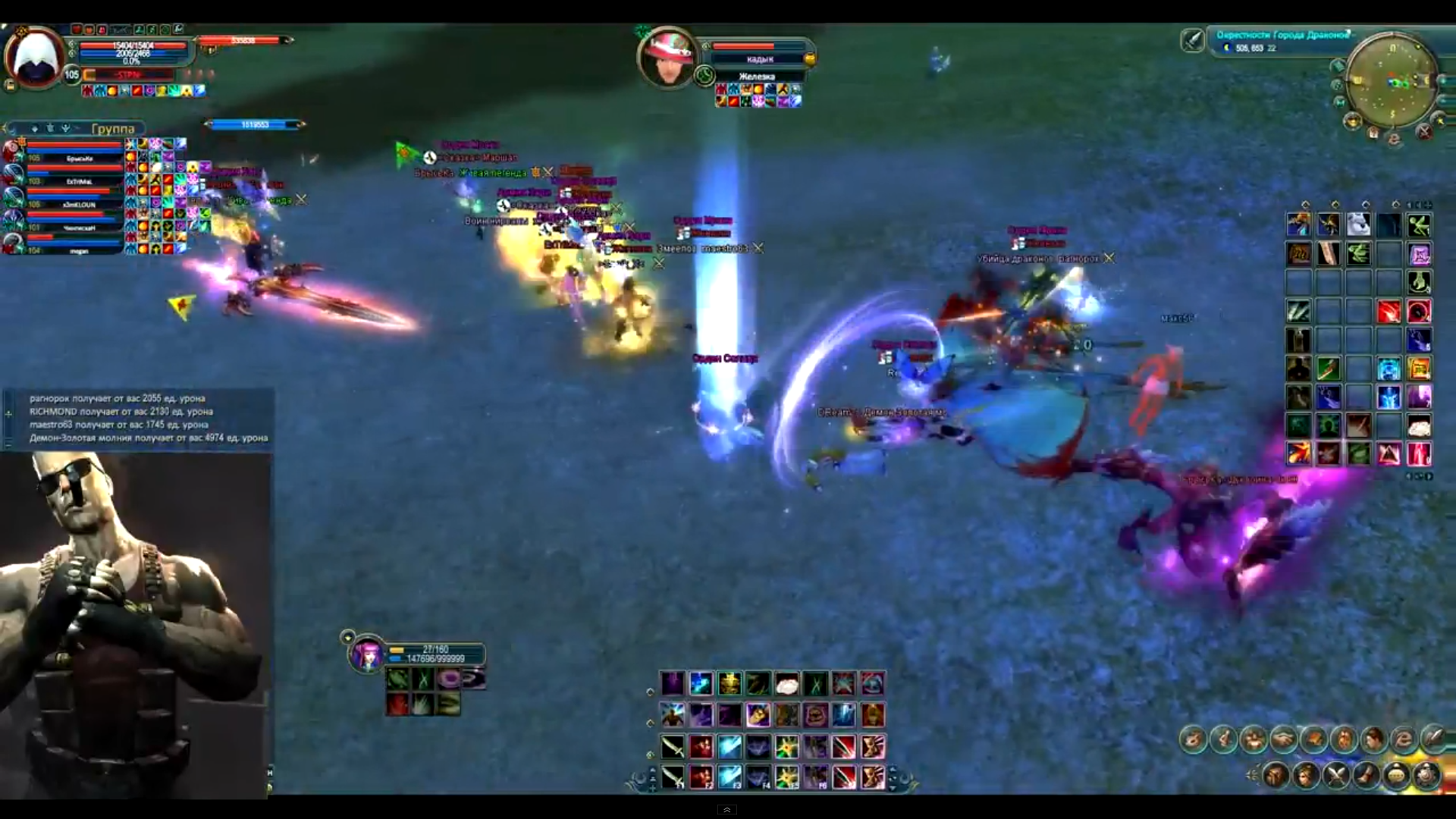Select the sword icon beside the location name

(1193, 39)
